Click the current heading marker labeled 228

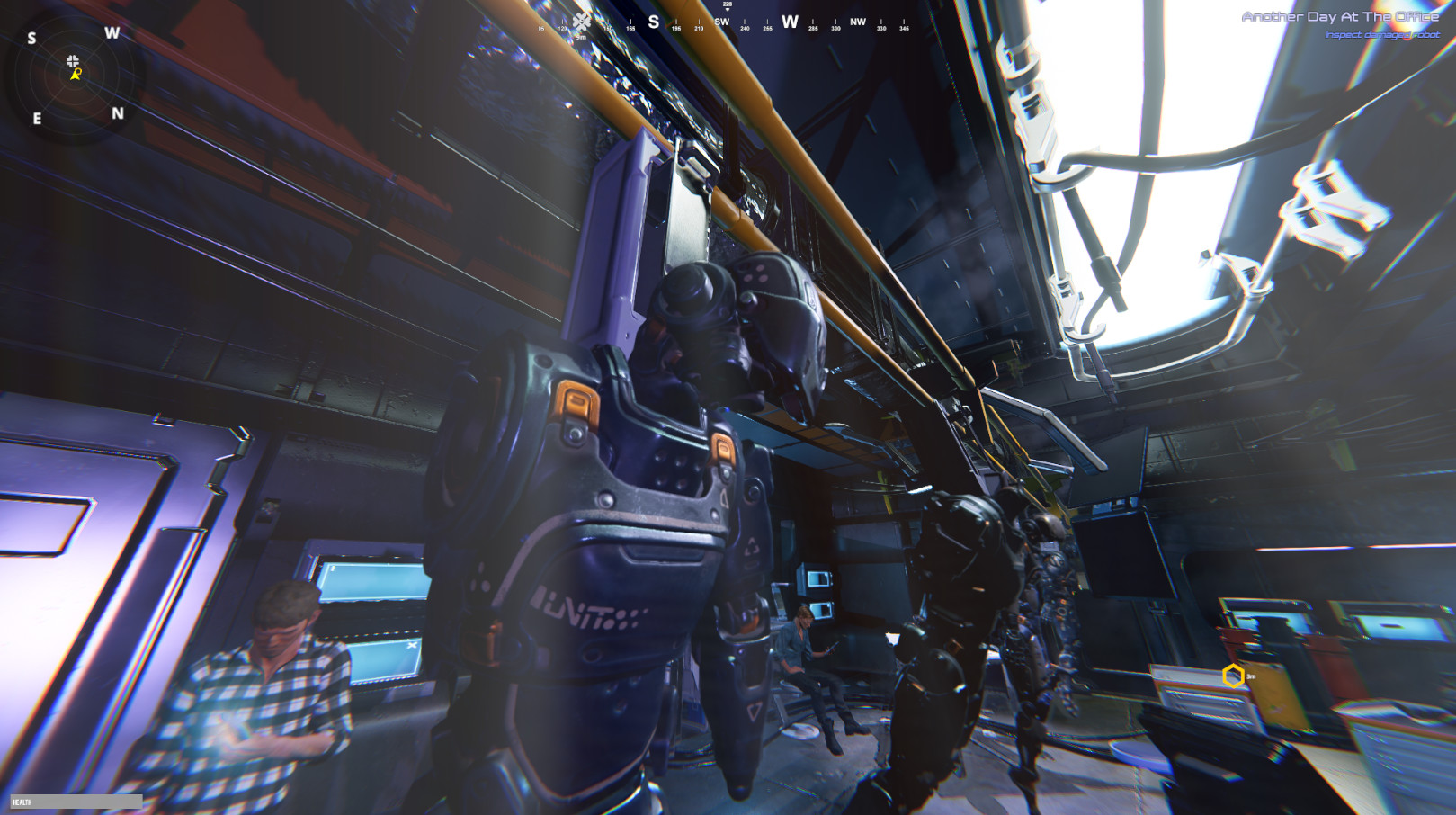click(727, 4)
